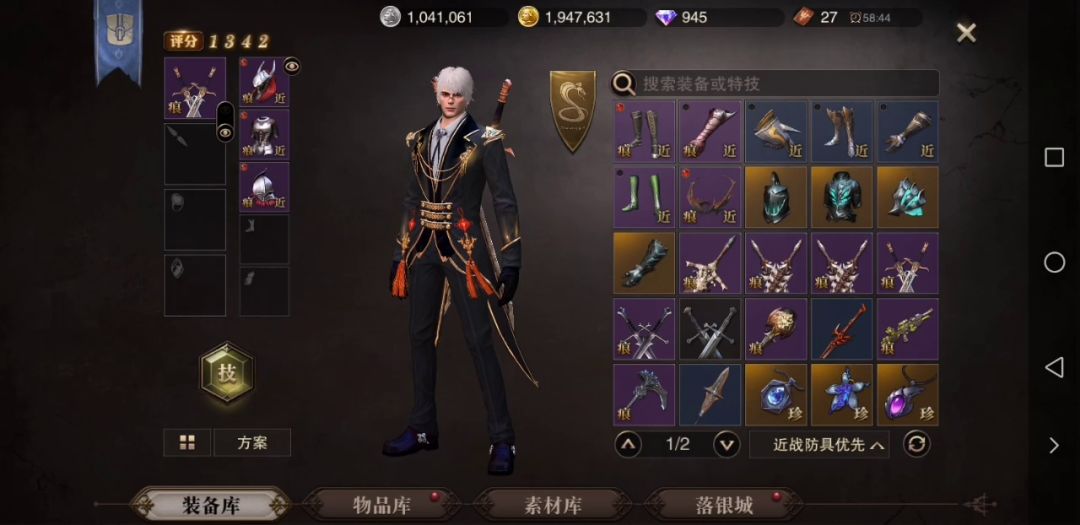This screenshot has width=1080, height=525.
Task: Switch to the 物品库 tab
Action: [x=383, y=505]
